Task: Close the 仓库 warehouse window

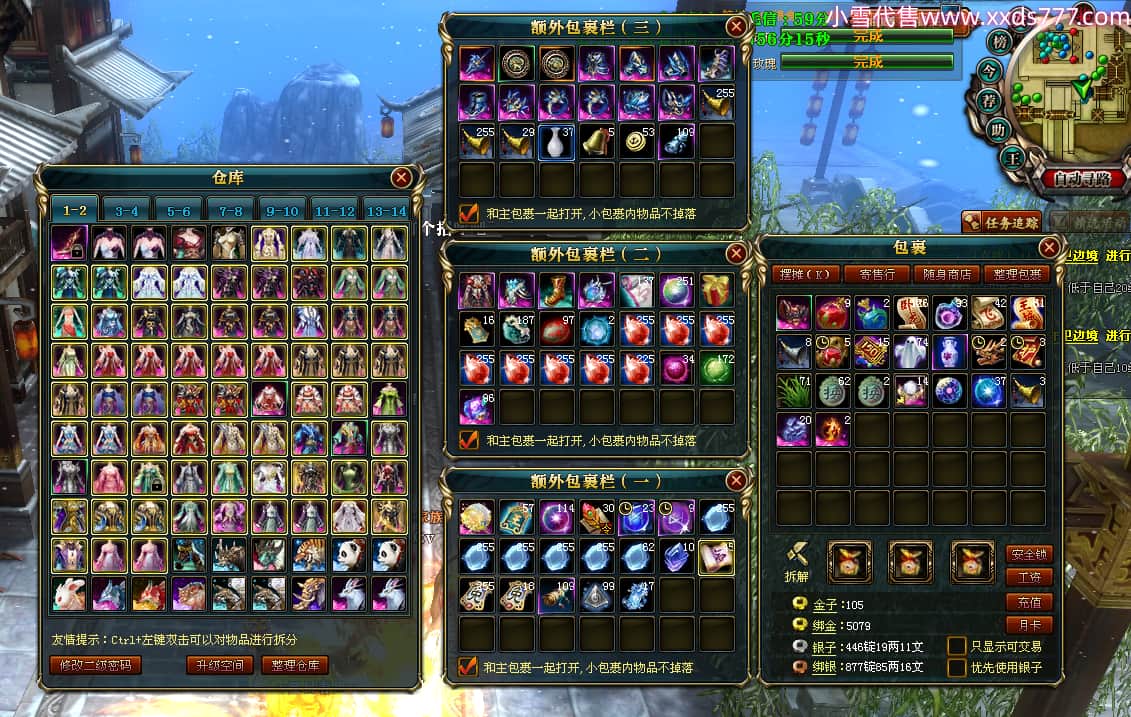Action: tap(402, 178)
